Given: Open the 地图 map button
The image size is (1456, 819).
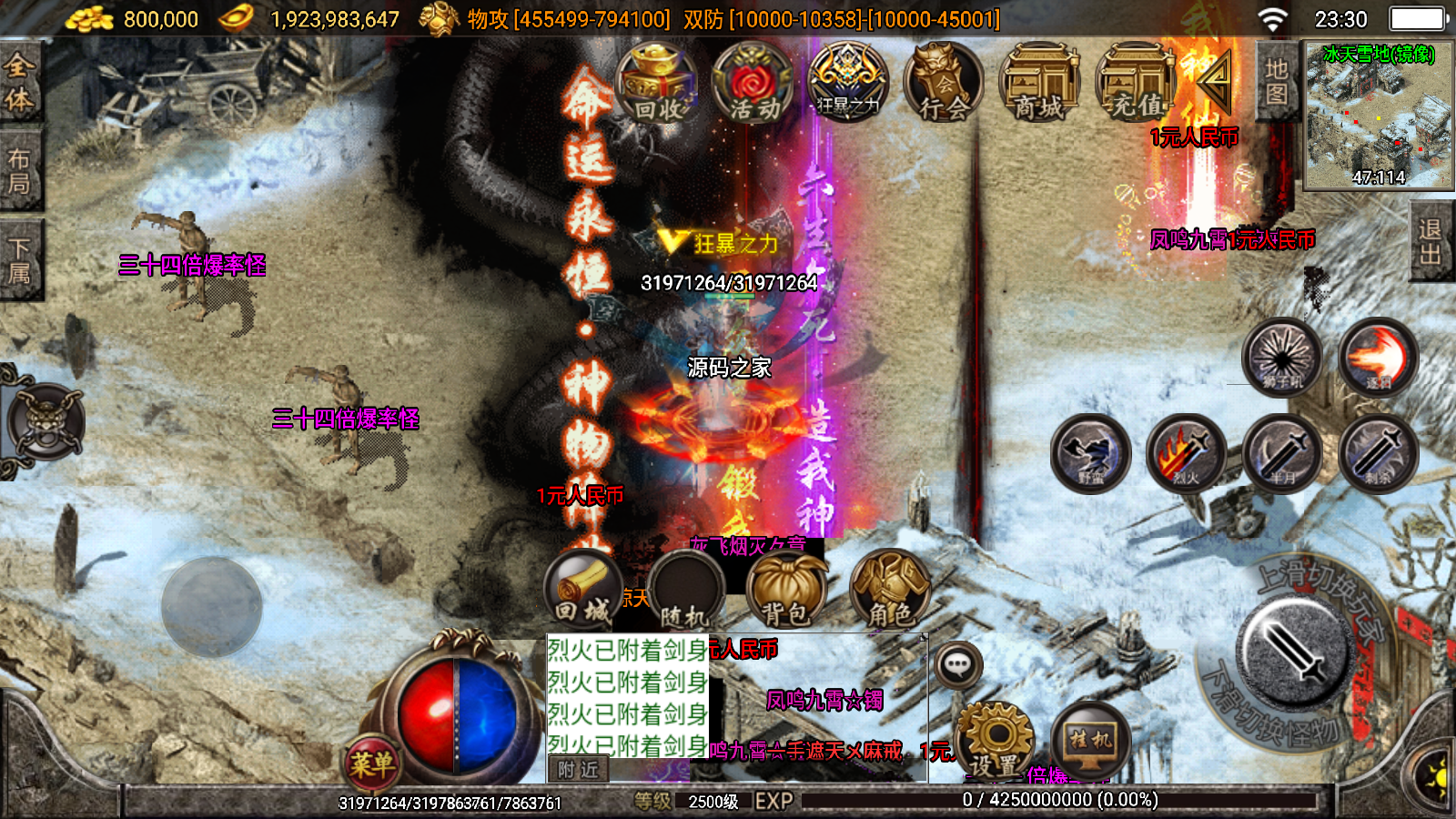Looking at the screenshot, I should pos(1276,82).
